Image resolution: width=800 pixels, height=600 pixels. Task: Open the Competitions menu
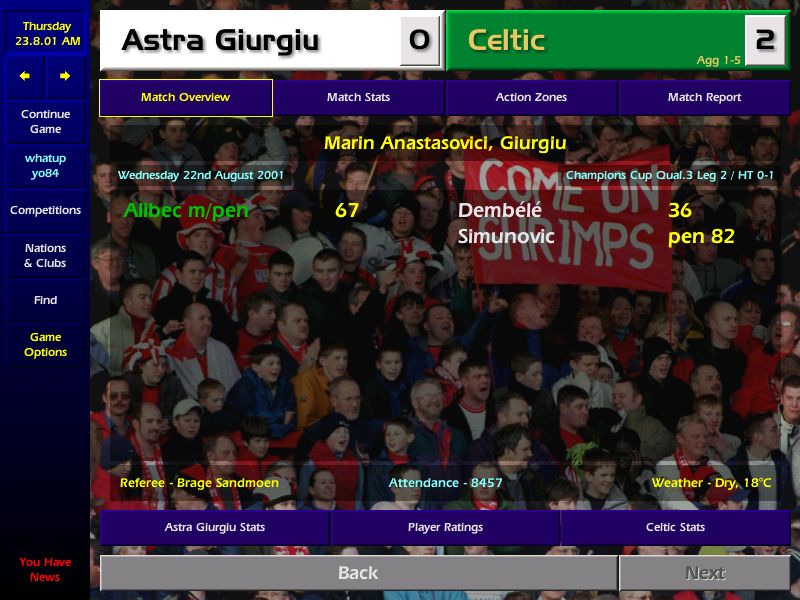click(45, 210)
